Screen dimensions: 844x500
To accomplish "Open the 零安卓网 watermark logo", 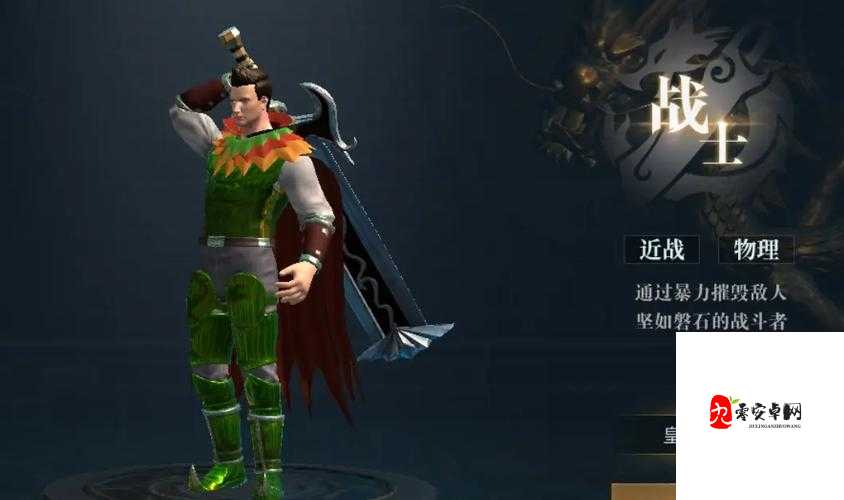I will (756, 412).
